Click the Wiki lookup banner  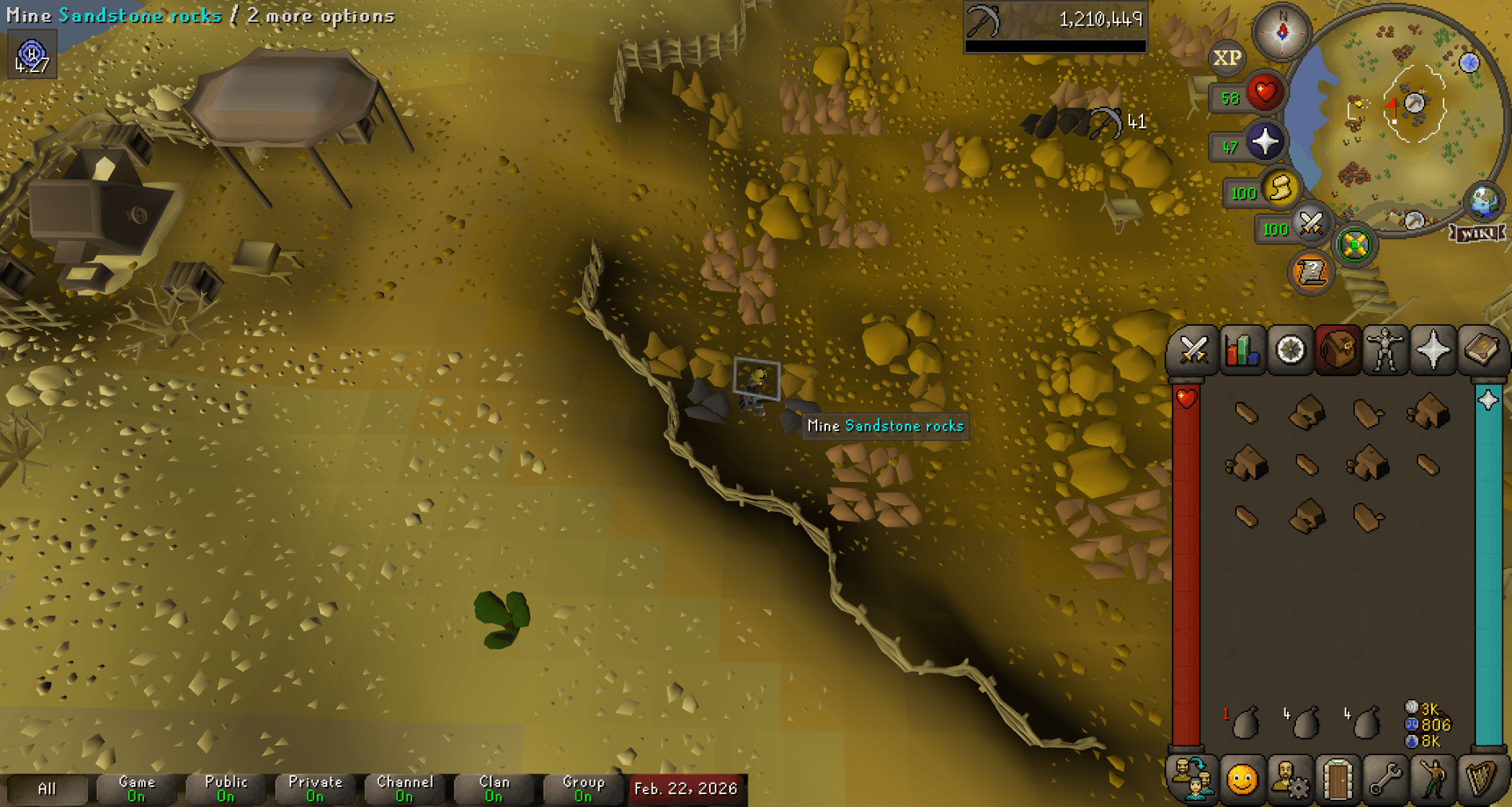(x=1477, y=233)
